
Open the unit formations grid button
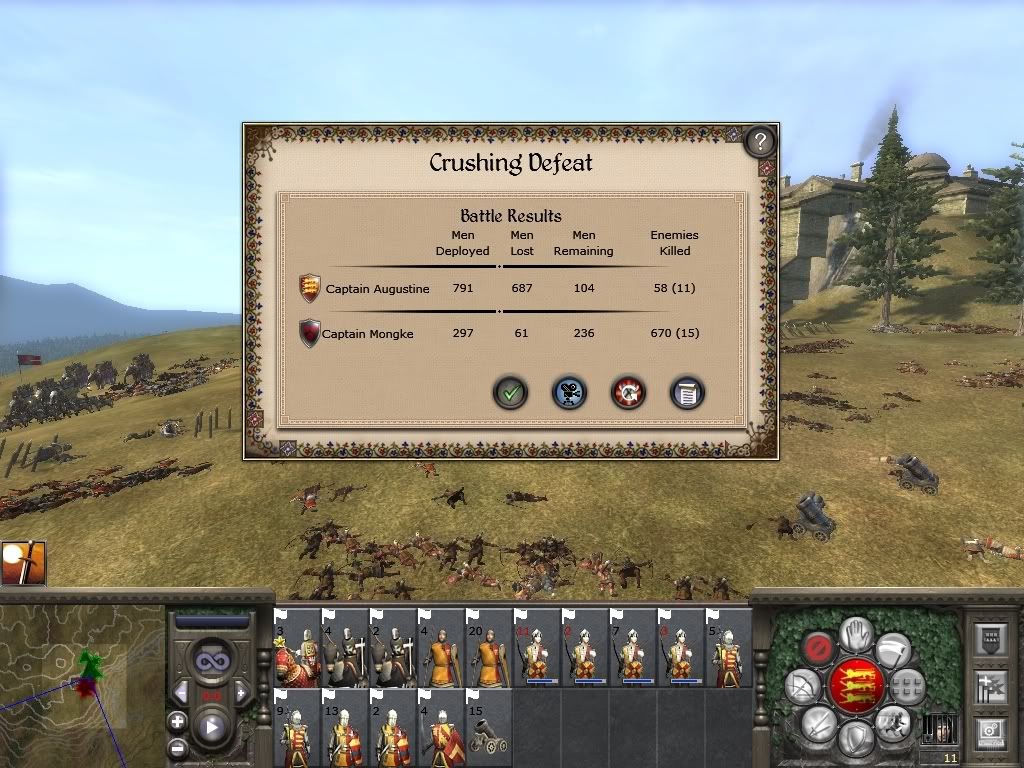(x=908, y=686)
